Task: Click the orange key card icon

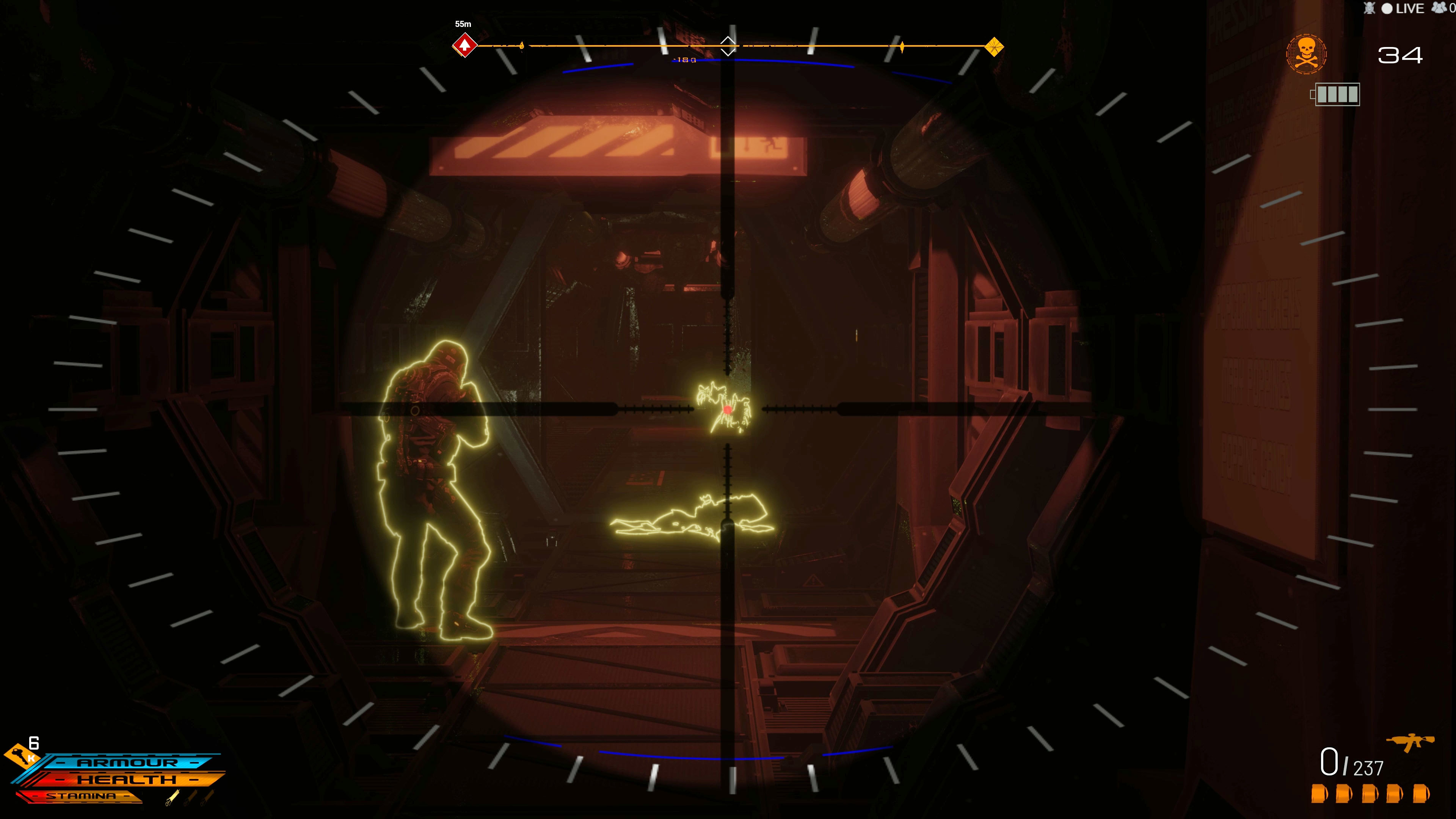Action: click(x=20, y=755)
